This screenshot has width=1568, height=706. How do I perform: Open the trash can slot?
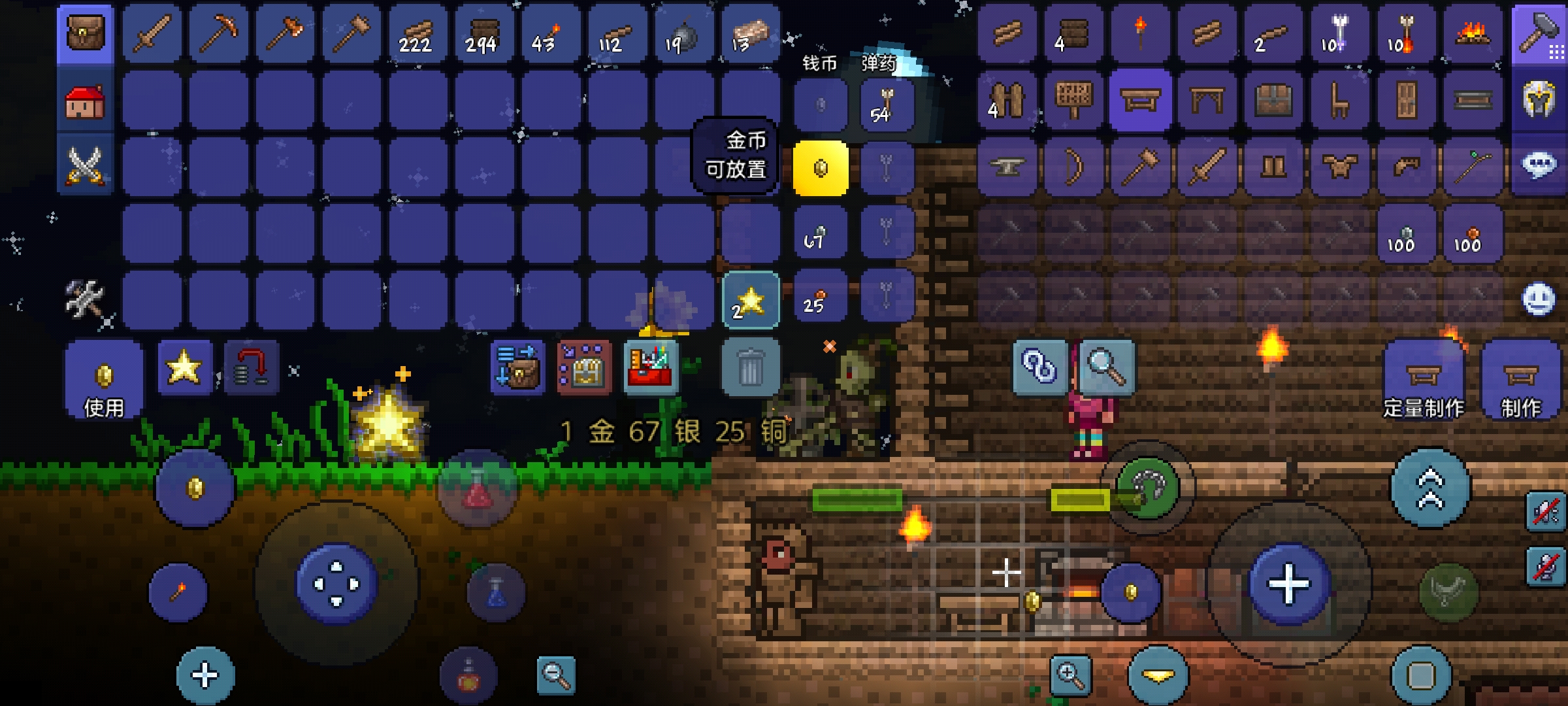tap(750, 367)
